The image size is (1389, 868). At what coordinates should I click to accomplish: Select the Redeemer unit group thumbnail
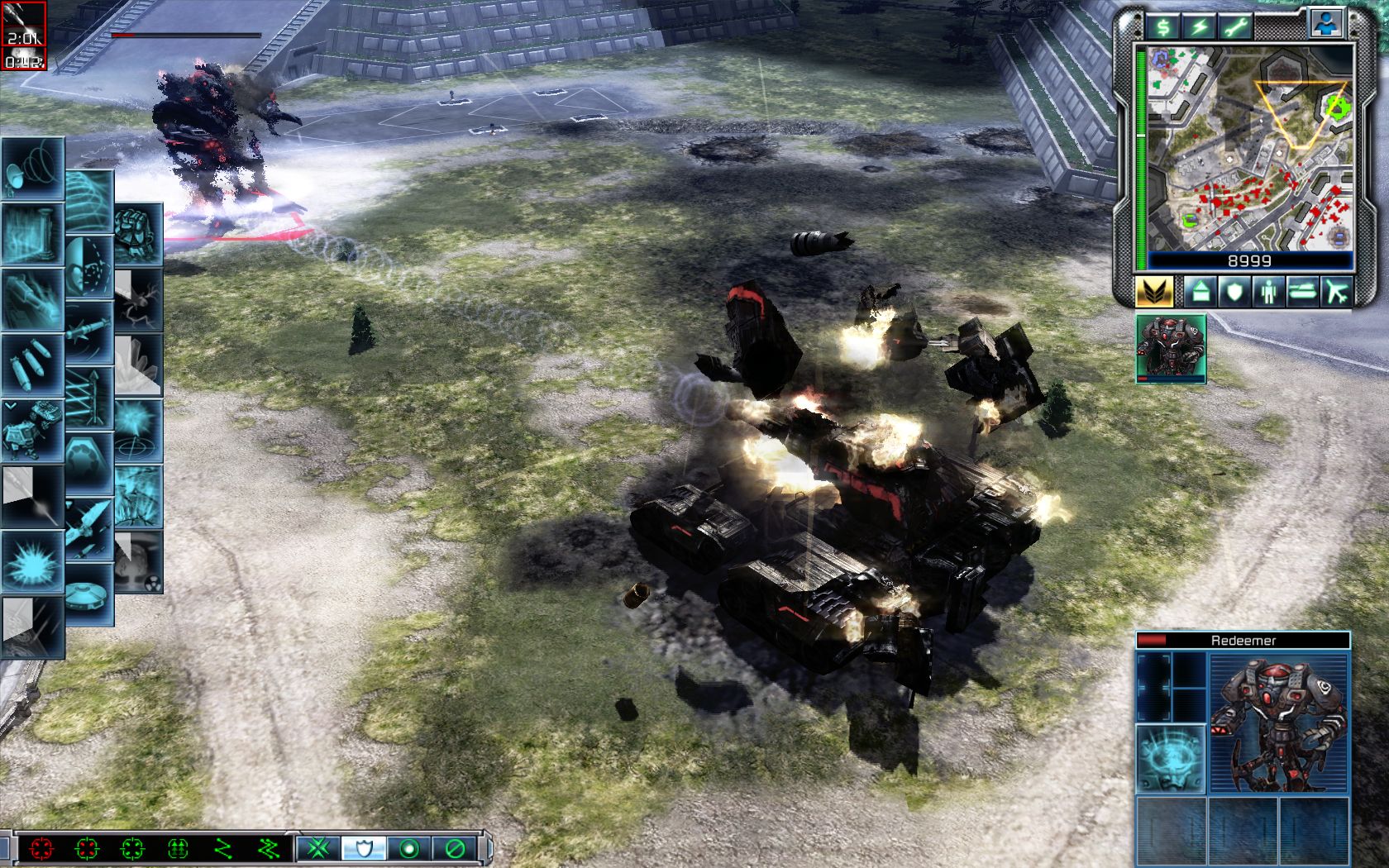tap(1171, 348)
